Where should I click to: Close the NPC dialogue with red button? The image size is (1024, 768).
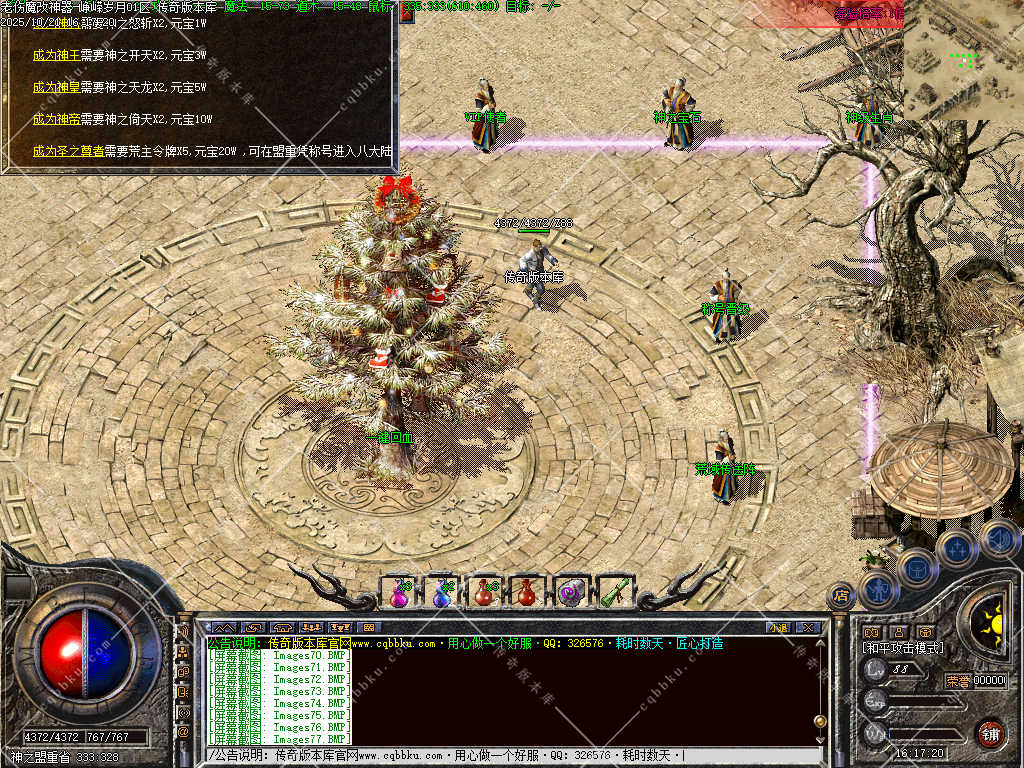[x=406, y=15]
